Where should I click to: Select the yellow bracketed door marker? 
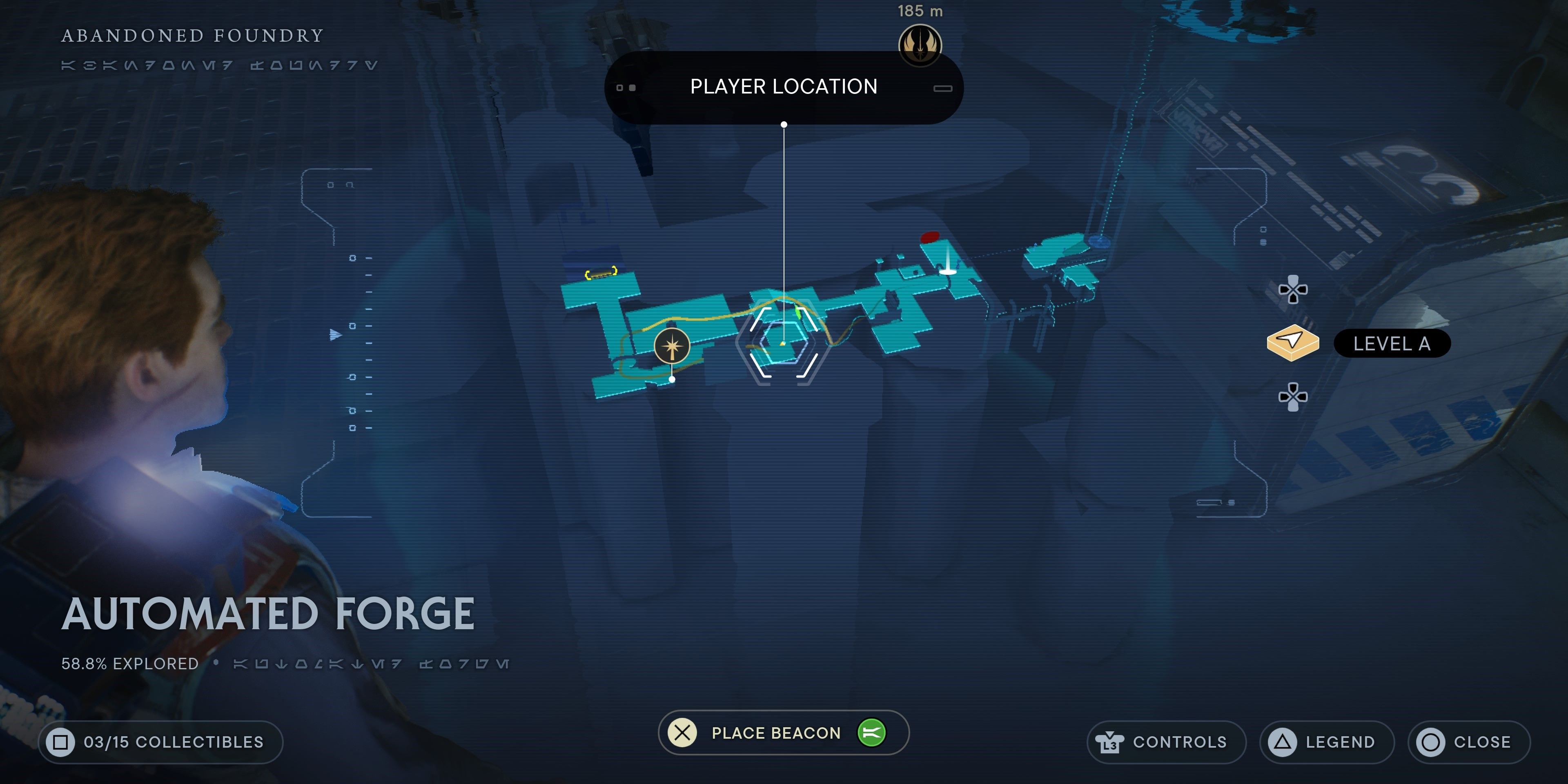pyautogui.click(x=601, y=273)
